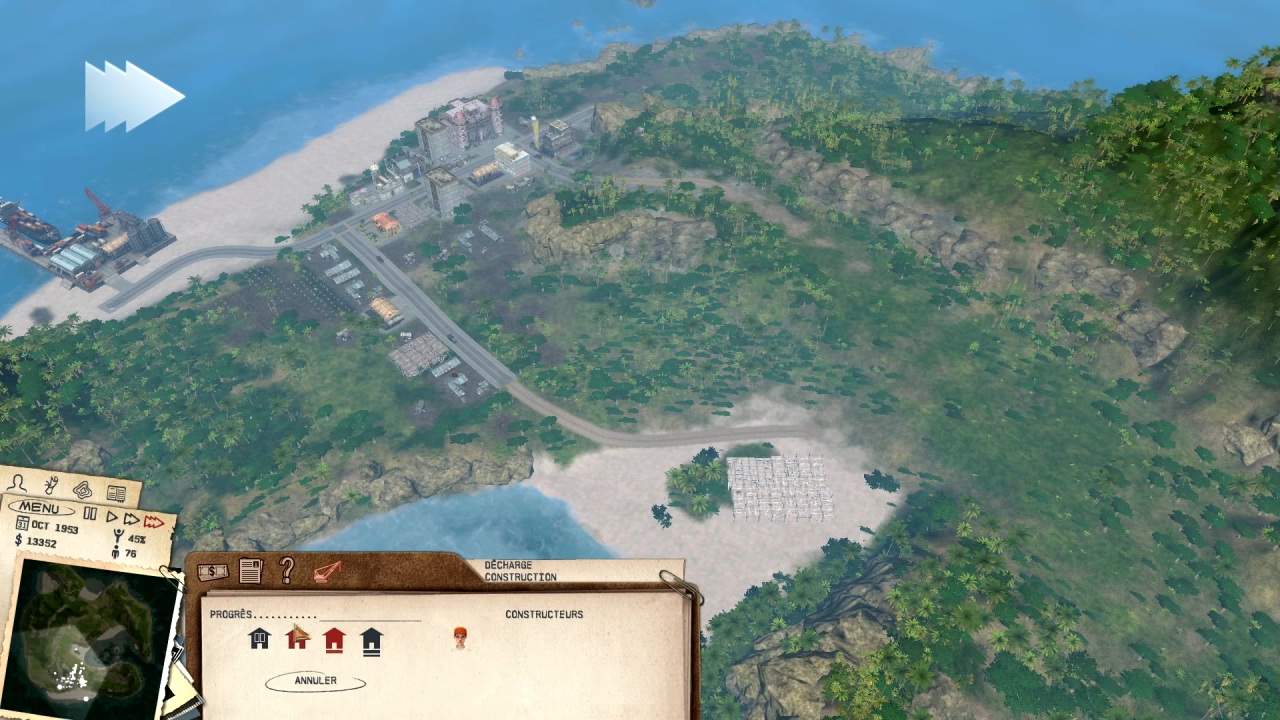This screenshot has height=720, width=1280.
Task: Activate the red fastest speed arrows
Action: [x=153, y=520]
